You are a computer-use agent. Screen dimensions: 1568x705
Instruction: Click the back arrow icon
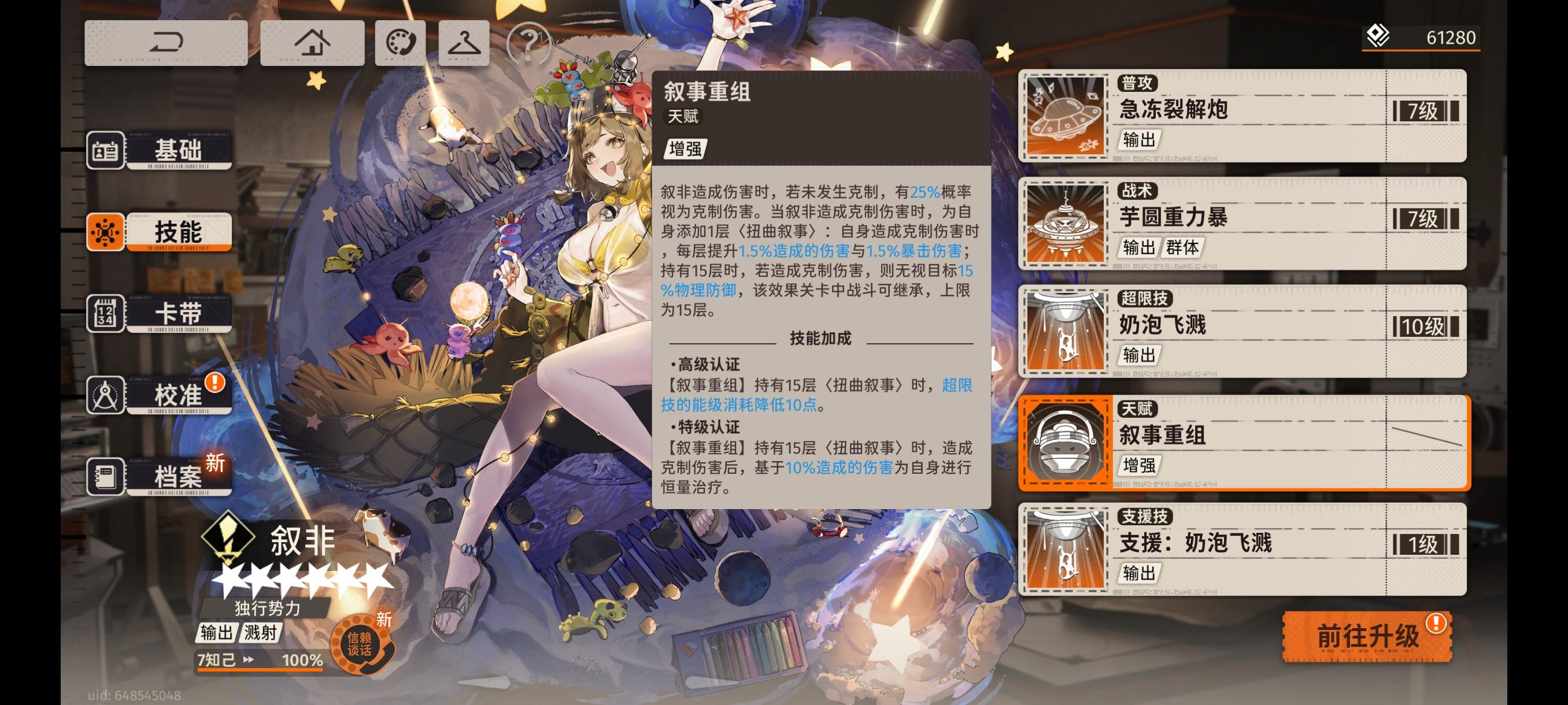[165, 42]
